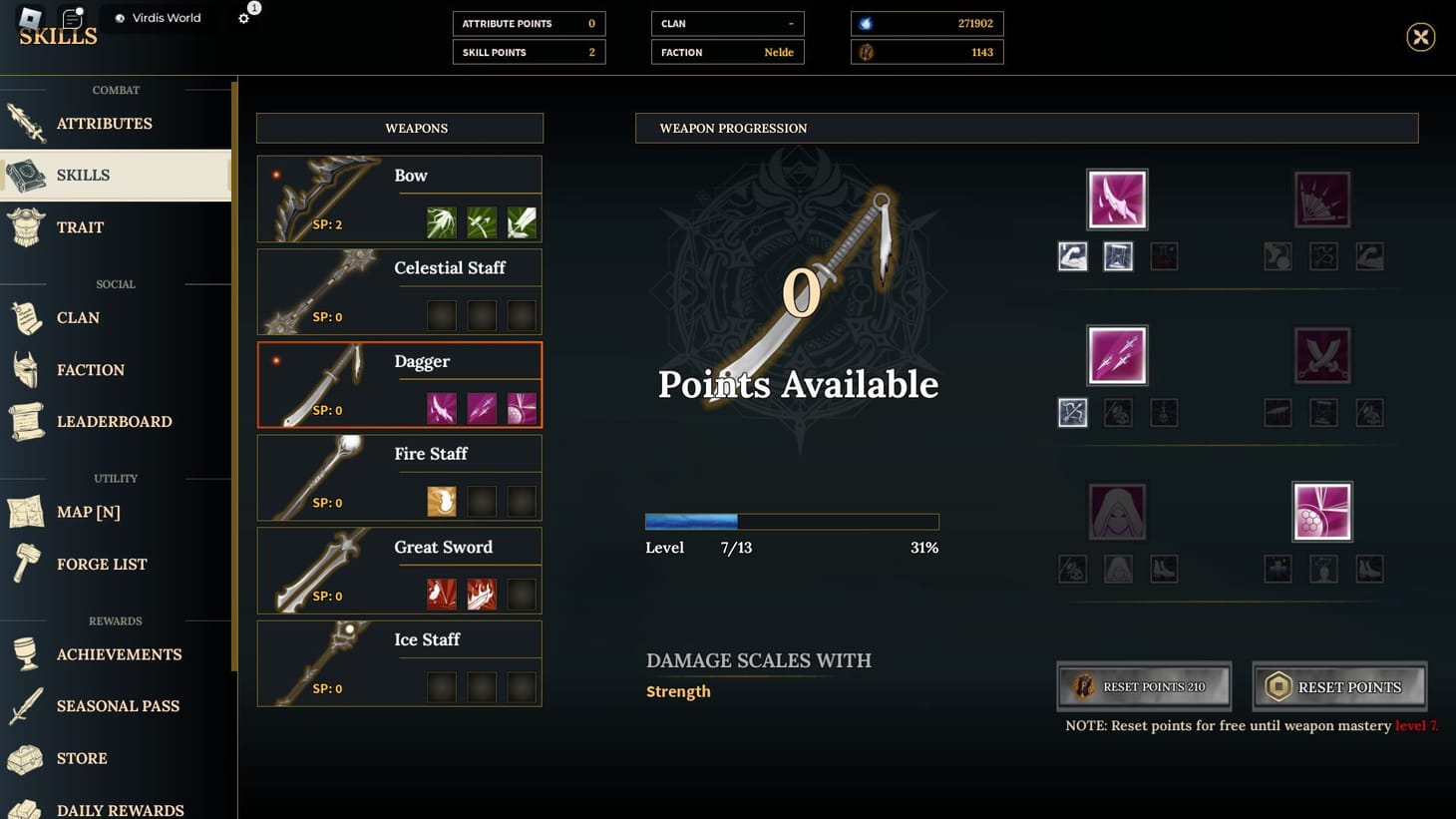Viewport: 1456px width, 819px height.
Task: Open the Store chest icon
Action: 25,758
